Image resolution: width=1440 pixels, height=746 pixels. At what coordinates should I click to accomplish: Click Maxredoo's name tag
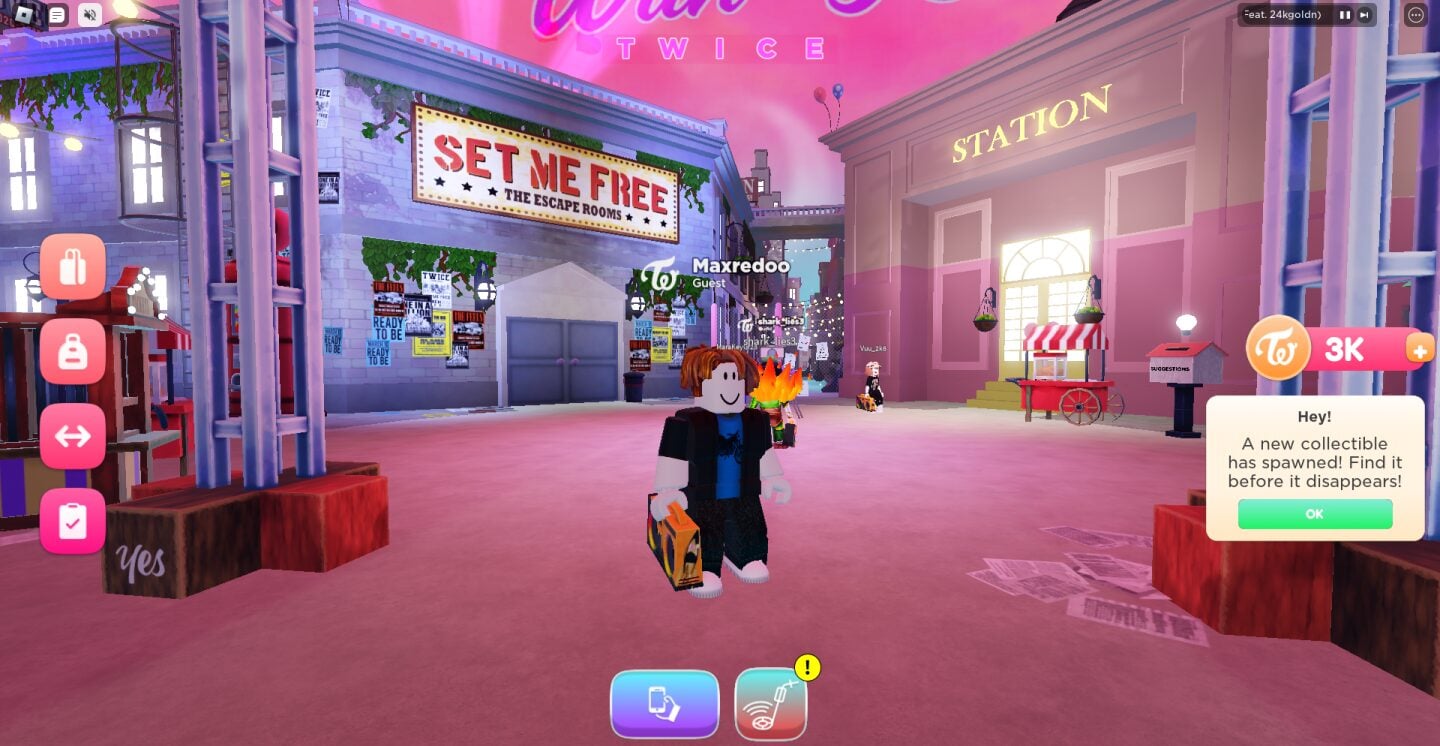739,266
